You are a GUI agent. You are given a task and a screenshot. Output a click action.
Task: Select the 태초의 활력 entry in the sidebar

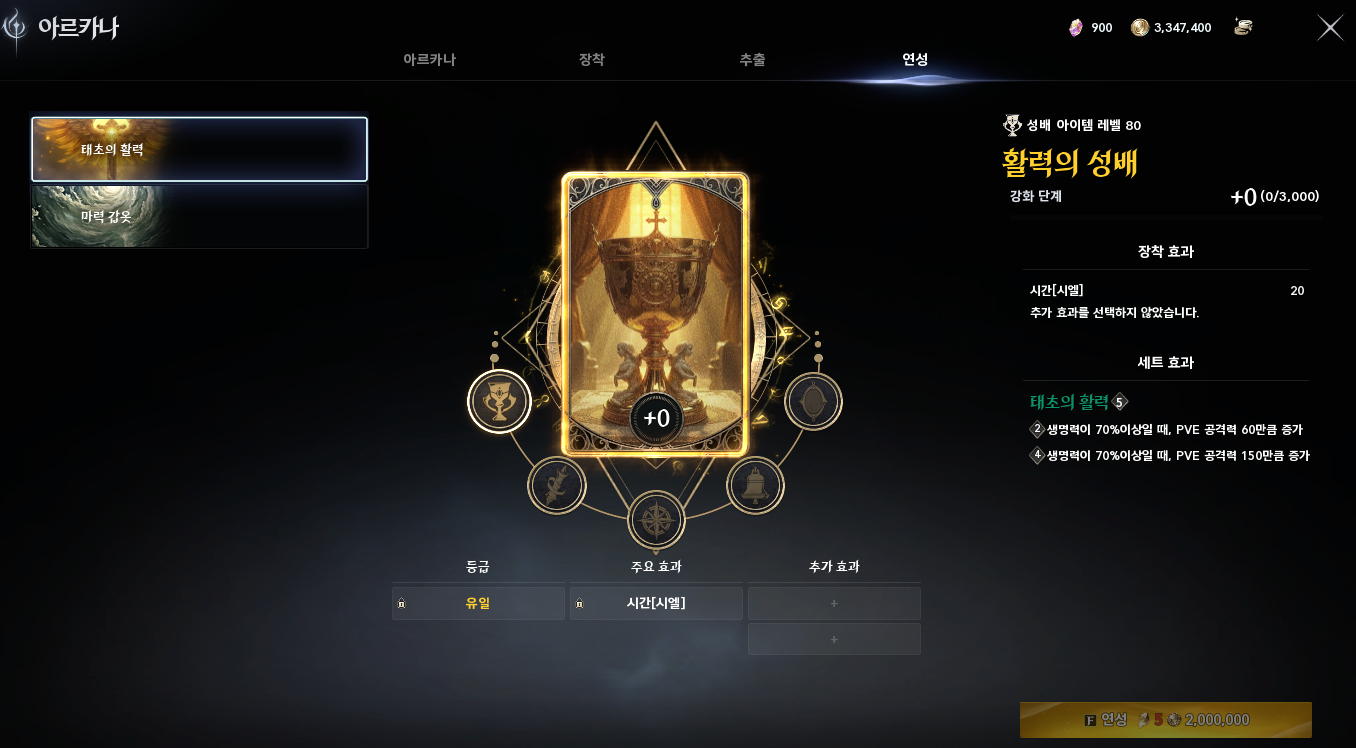click(199, 148)
